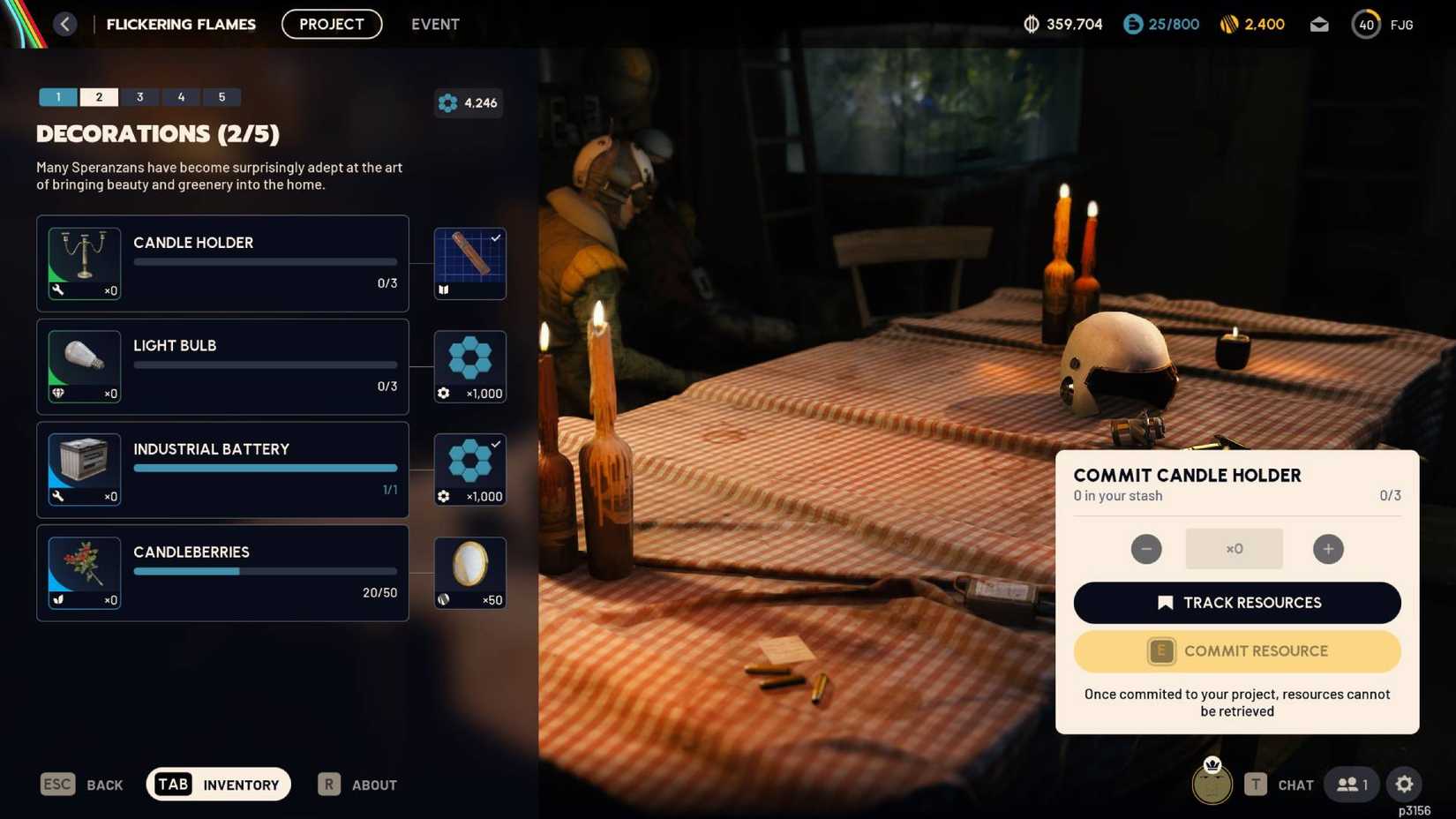Select the Candle Holder candelabra item icon
This screenshot has height=819, width=1456.
[x=84, y=262]
